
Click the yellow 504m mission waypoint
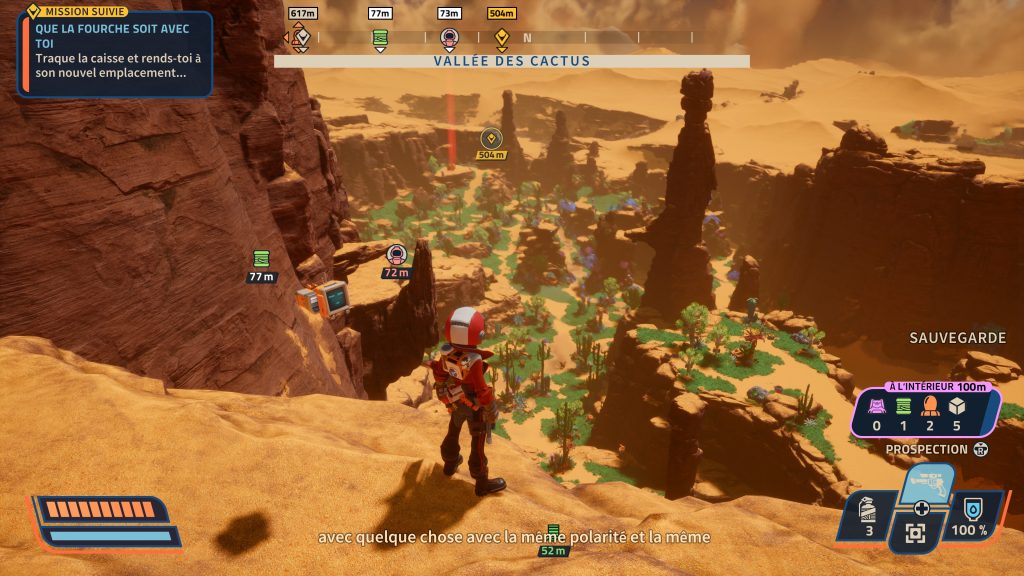[490, 138]
